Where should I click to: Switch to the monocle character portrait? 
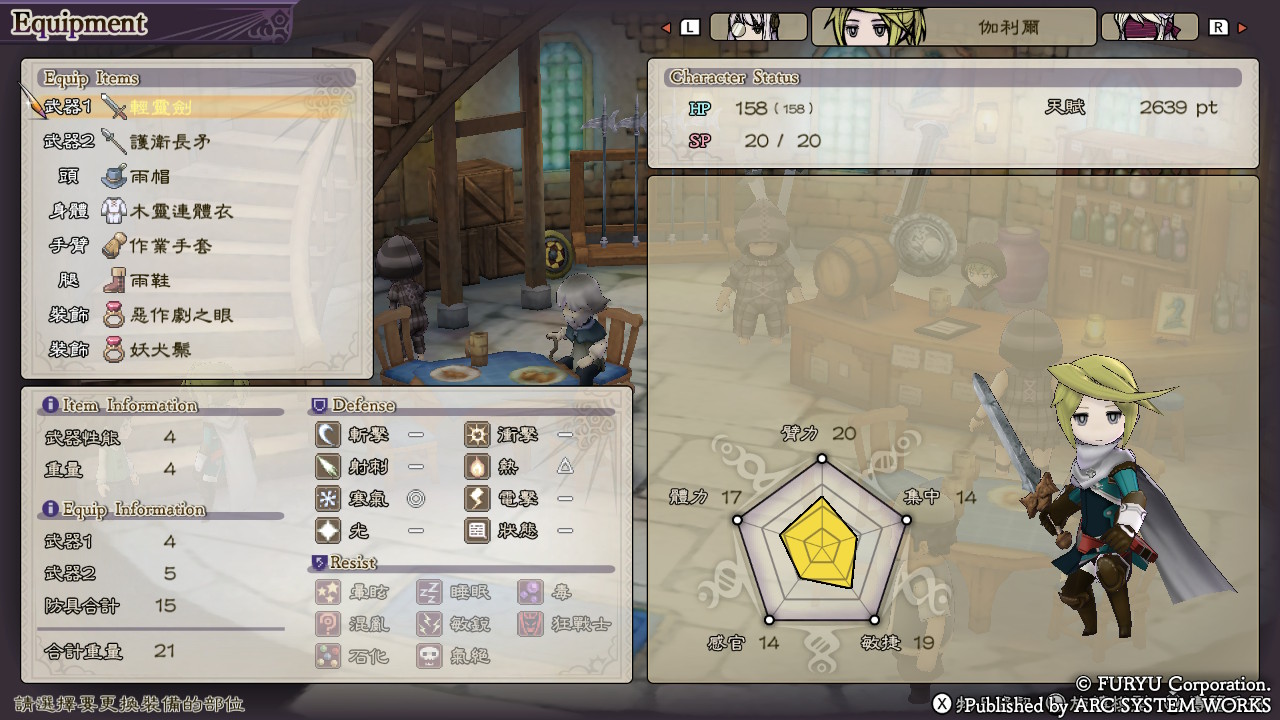coord(758,27)
